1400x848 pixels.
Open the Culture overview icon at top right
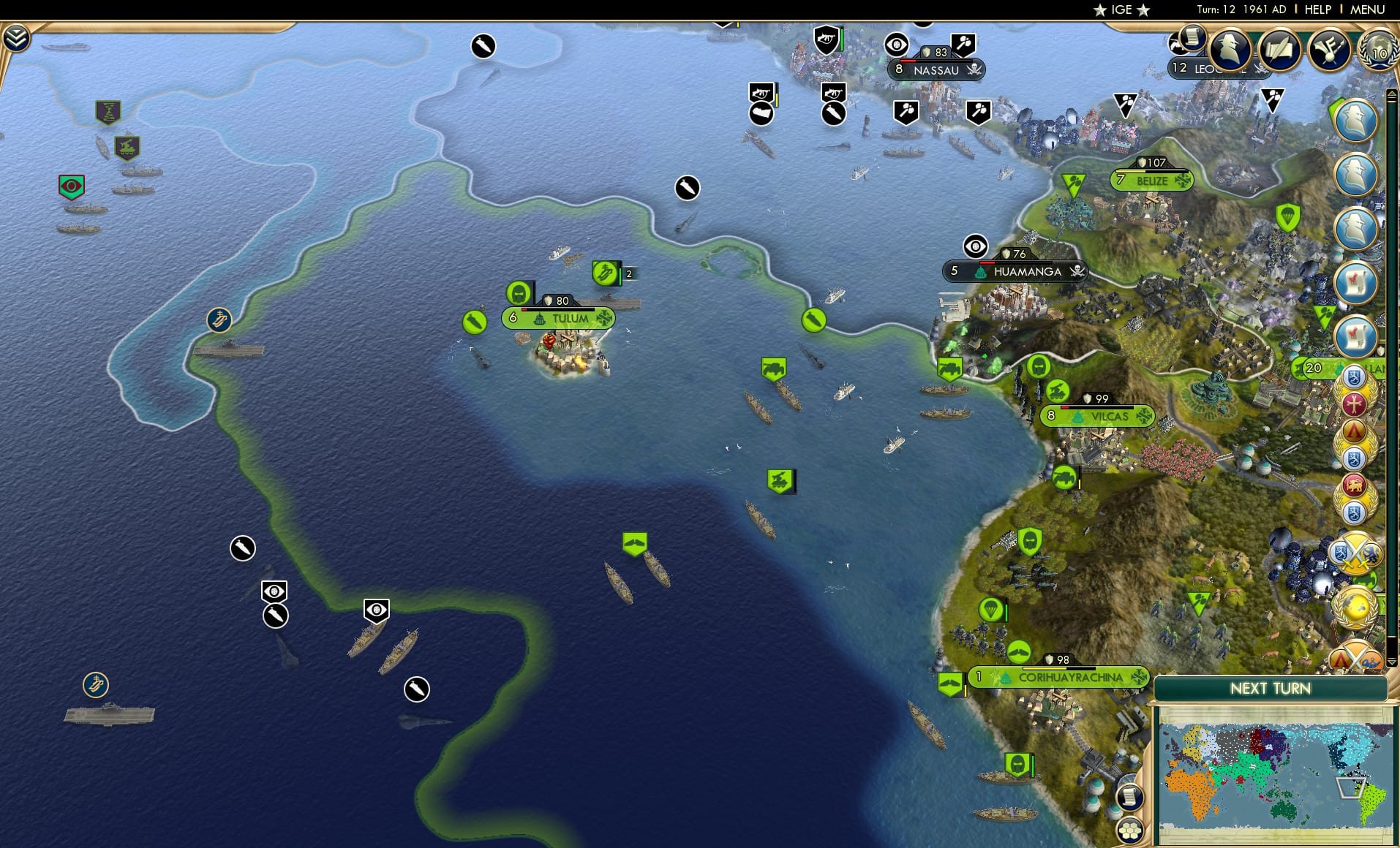click(x=1330, y=51)
